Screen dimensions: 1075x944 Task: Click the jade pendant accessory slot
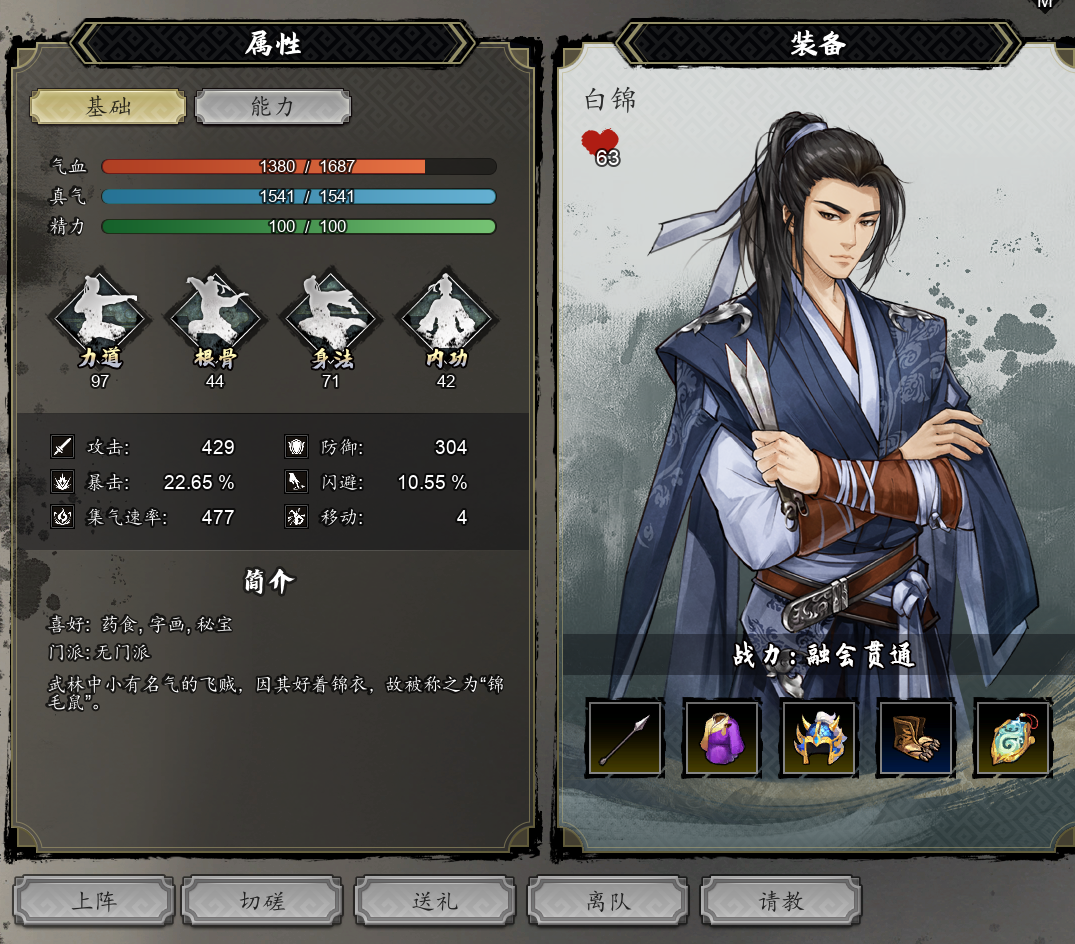tap(1012, 738)
